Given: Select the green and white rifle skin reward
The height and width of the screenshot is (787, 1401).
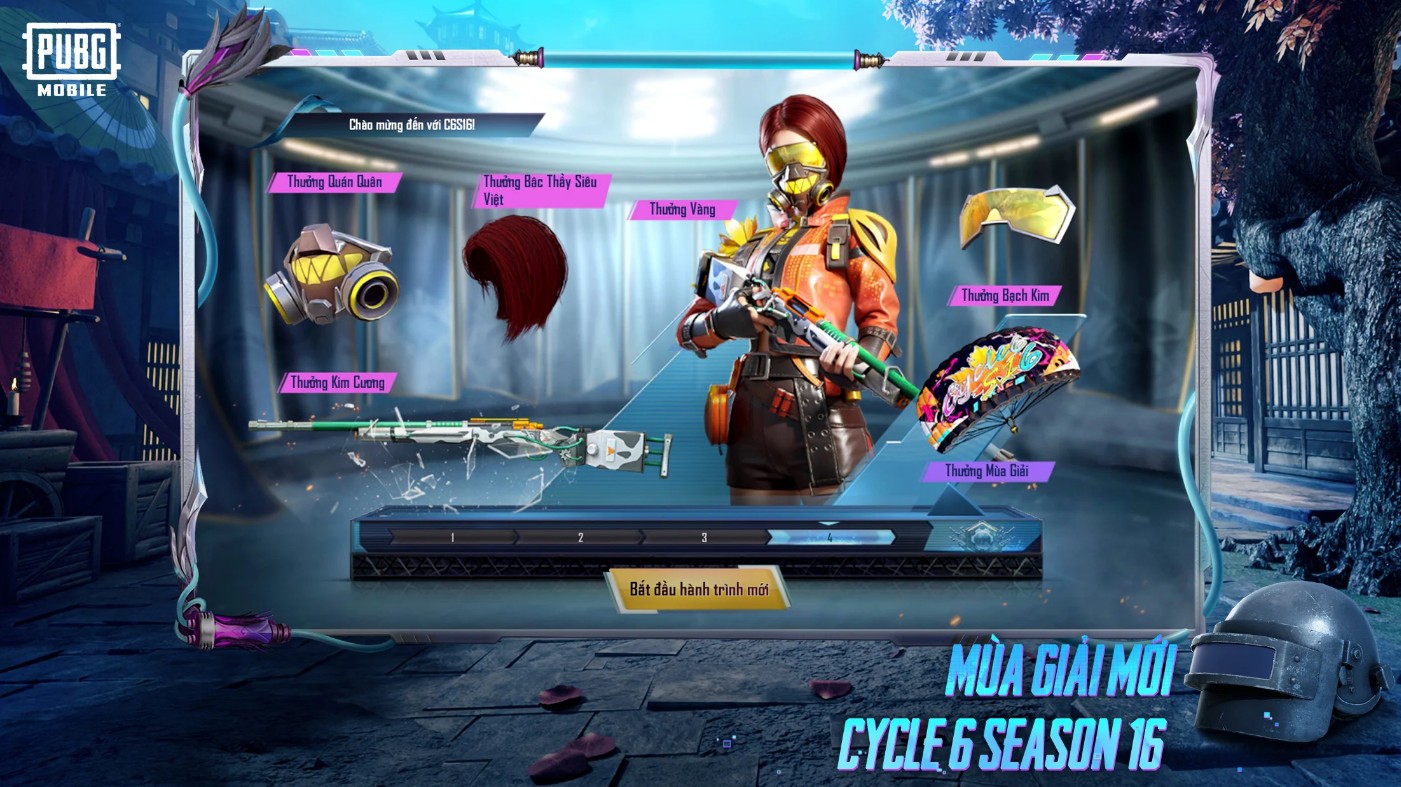Looking at the screenshot, I should tap(460, 440).
